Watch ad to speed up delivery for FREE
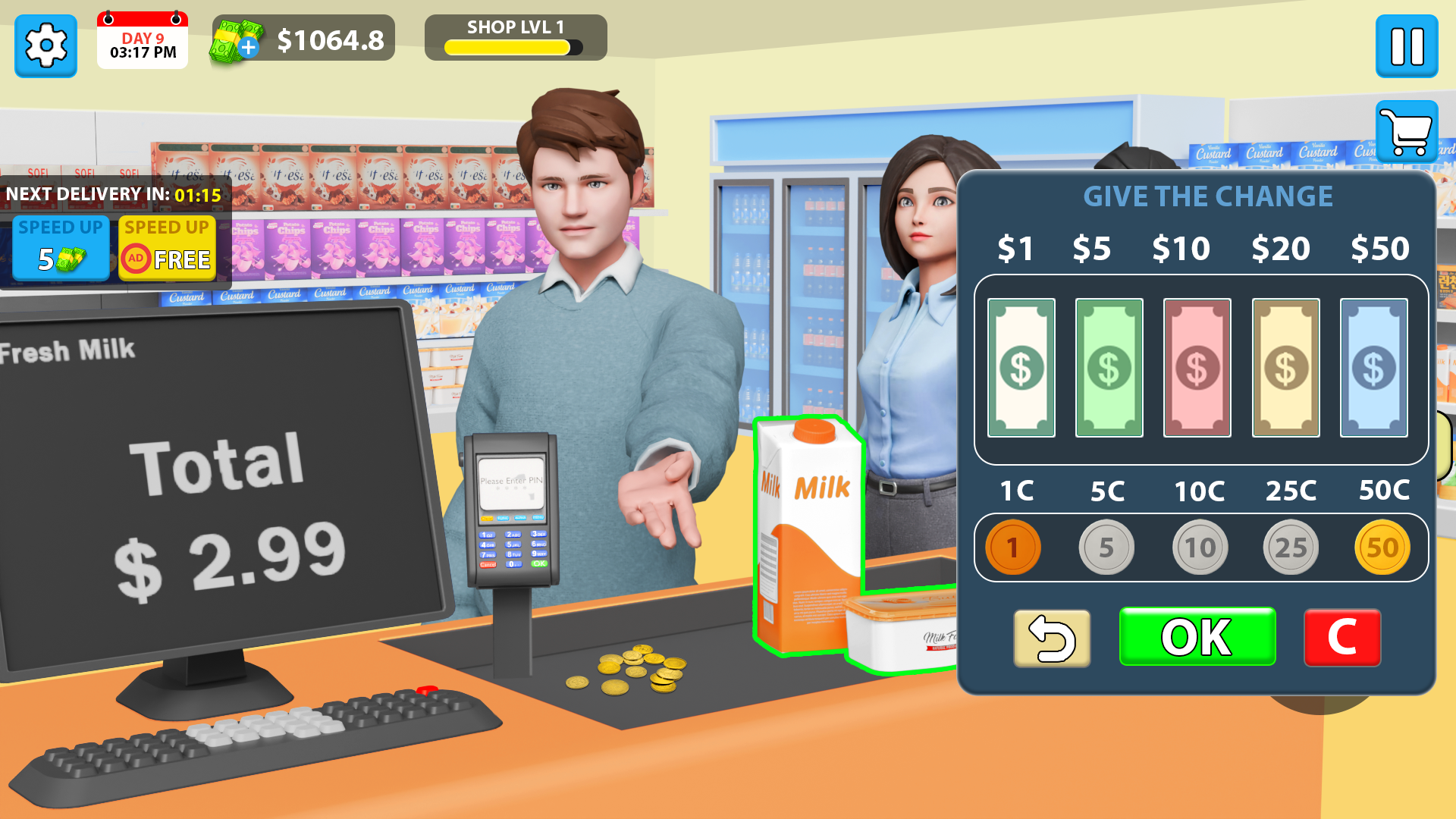Image resolution: width=1456 pixels, height=819 pixels. [166, 248]
